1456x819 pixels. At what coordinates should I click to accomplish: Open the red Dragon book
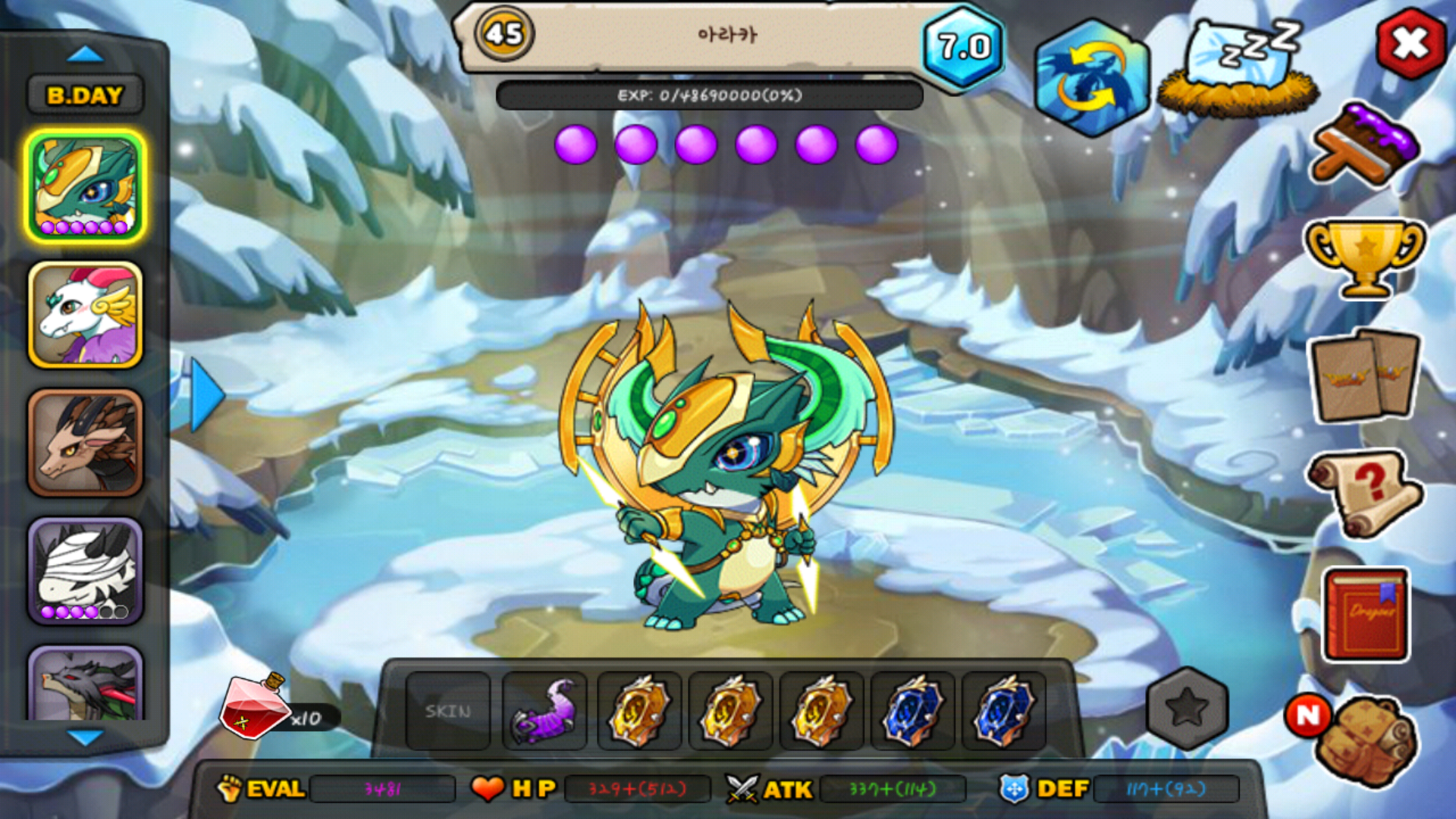tap(1367, 614)
